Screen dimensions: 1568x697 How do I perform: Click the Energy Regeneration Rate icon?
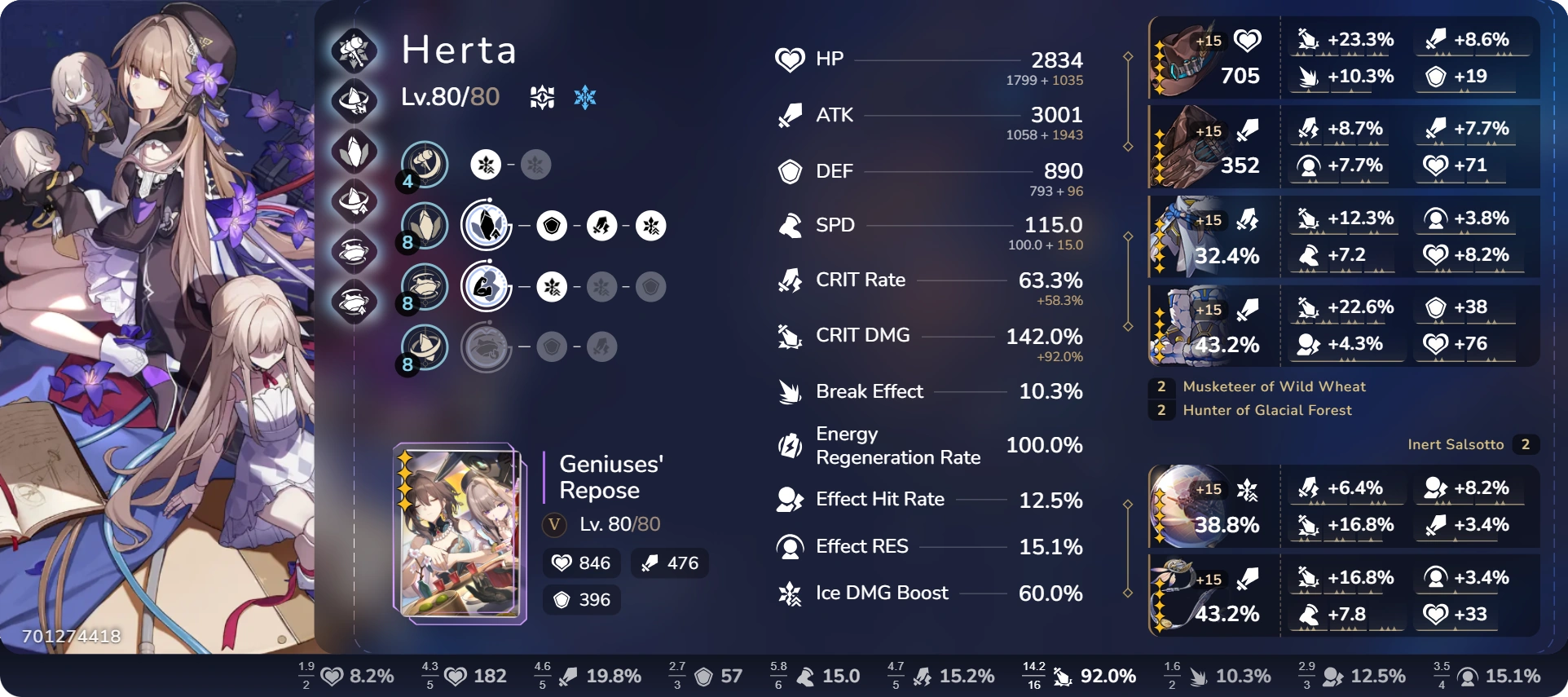[x=789, y=446]
